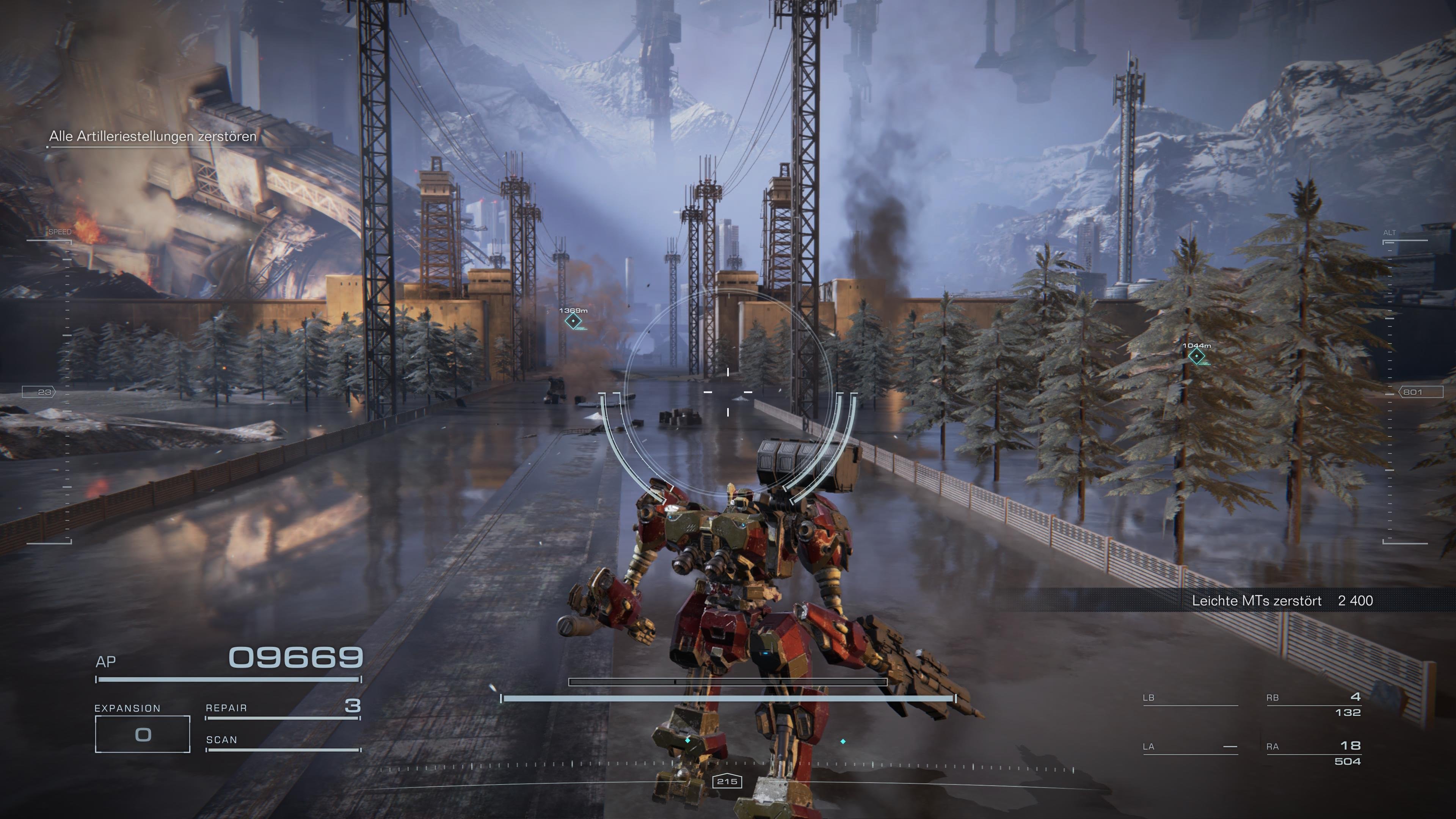Viewport: 1456px width, 819px height.
Task: Click the enemy marker at 1044m
Action: [x=1197, y=357]
